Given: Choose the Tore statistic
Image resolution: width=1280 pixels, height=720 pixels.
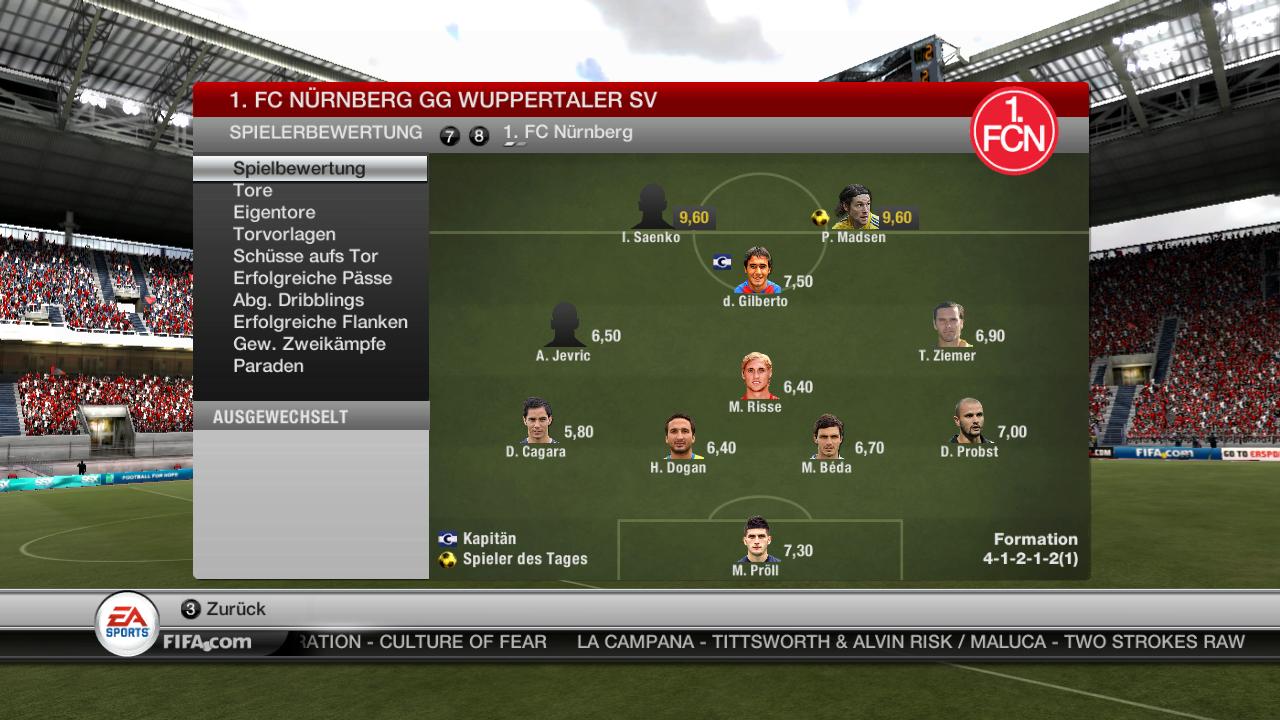Looking at the screenshot, I should coord(253,190).
